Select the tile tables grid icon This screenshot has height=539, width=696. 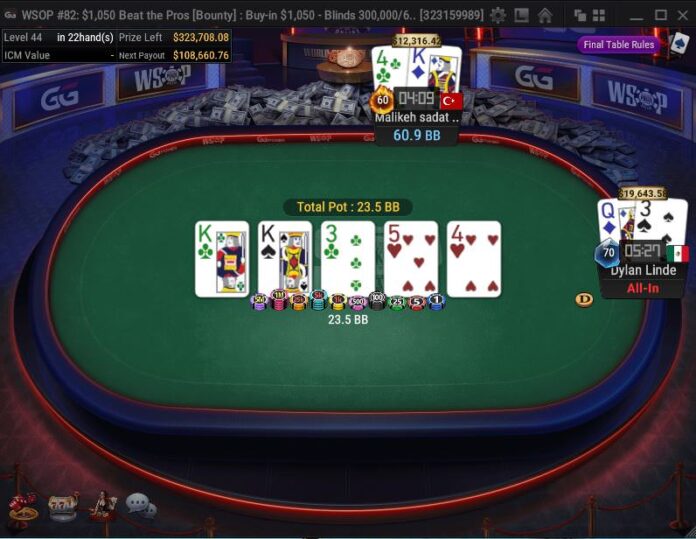point(599,15)
